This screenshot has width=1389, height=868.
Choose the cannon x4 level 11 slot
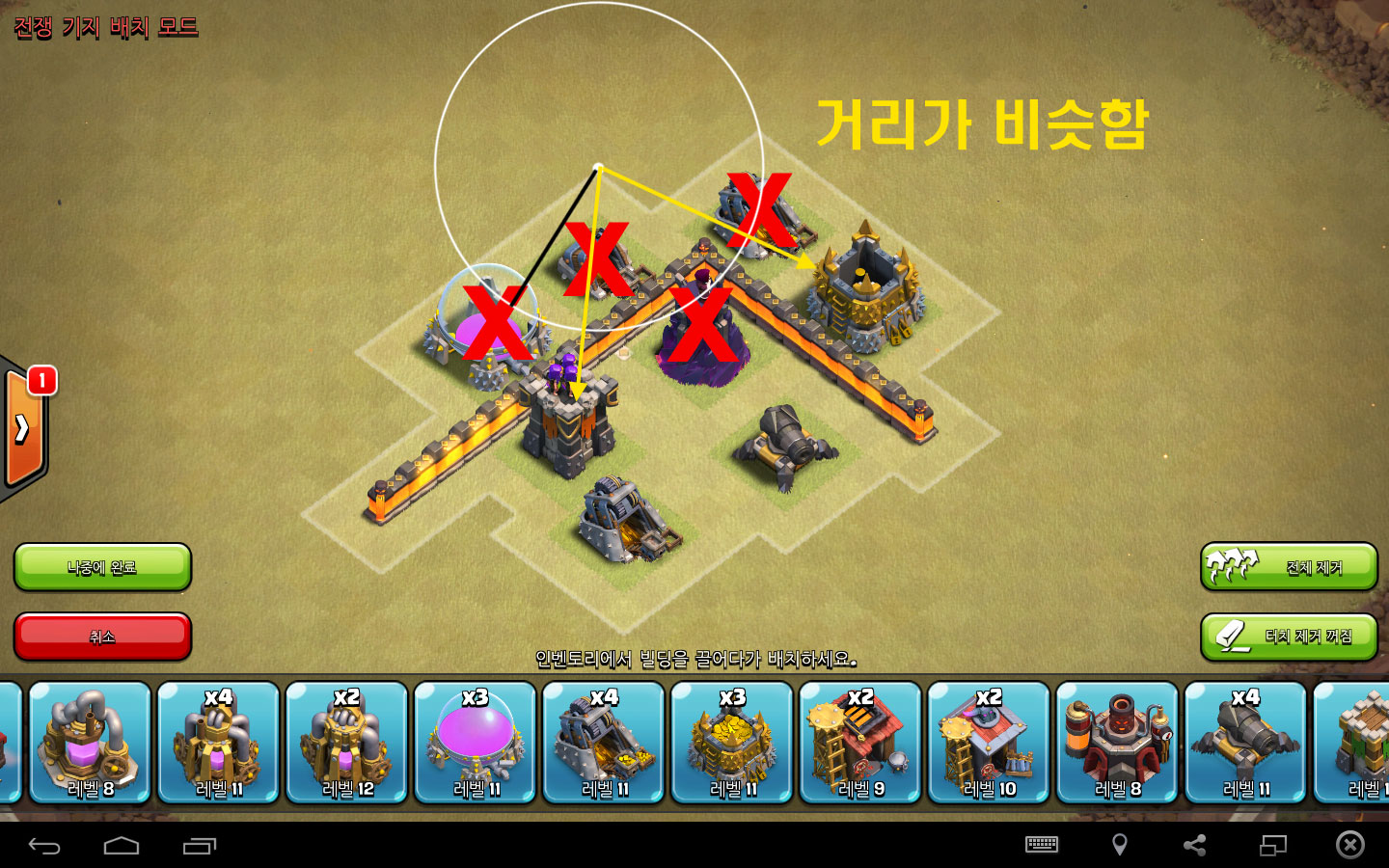point(1245,743)
